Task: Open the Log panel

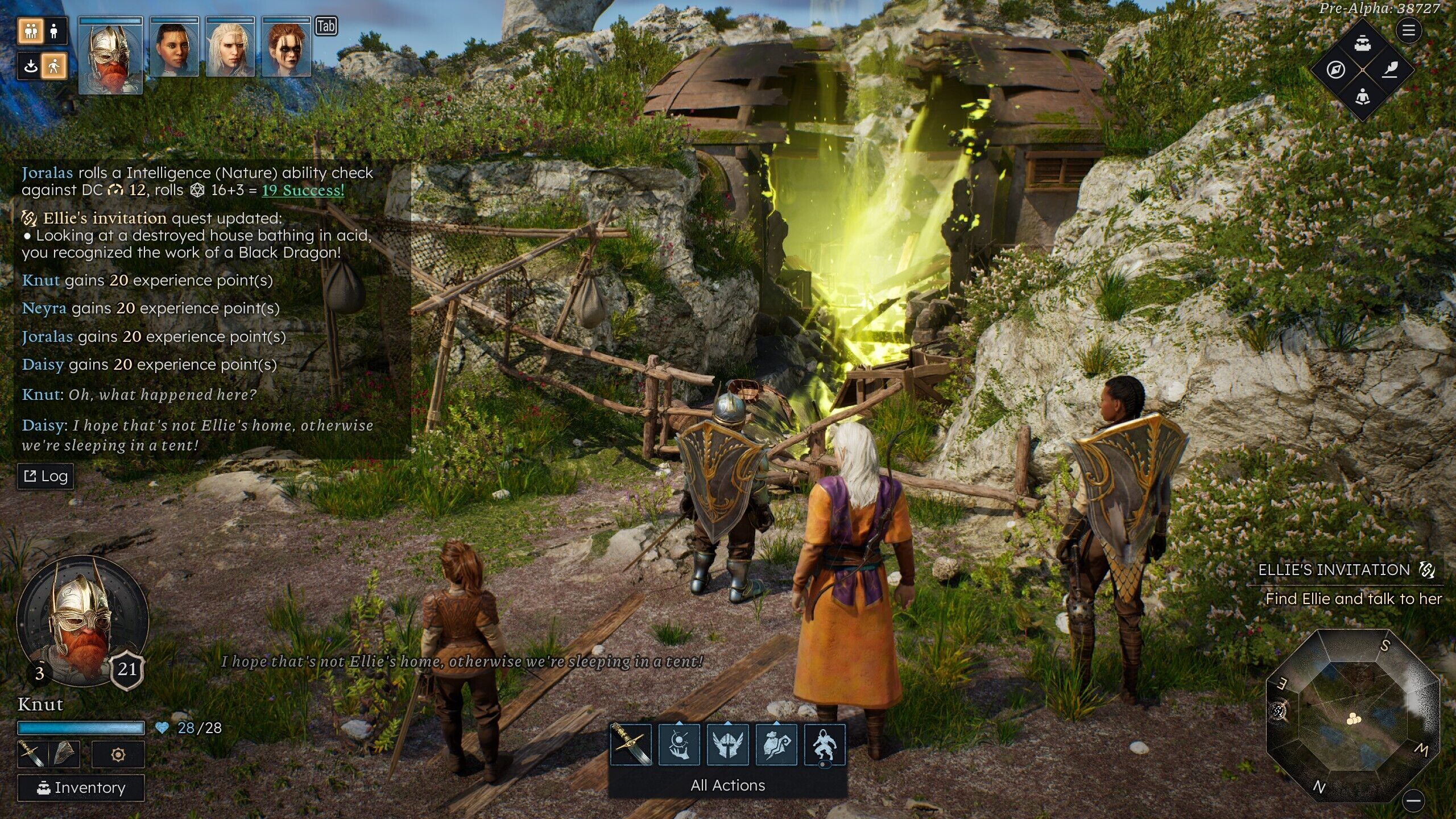Action: (45, 476)
